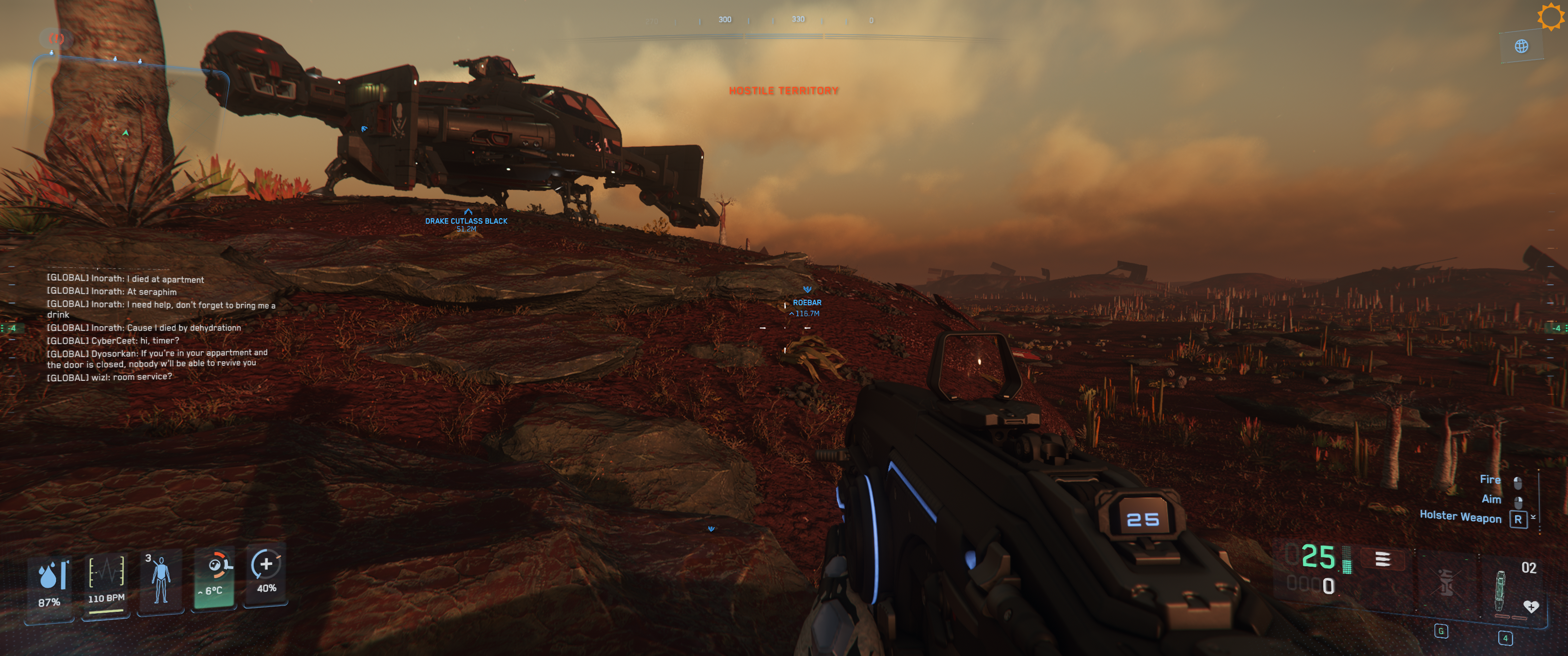Open the blue body silhouette status panel

pos(161,580)
